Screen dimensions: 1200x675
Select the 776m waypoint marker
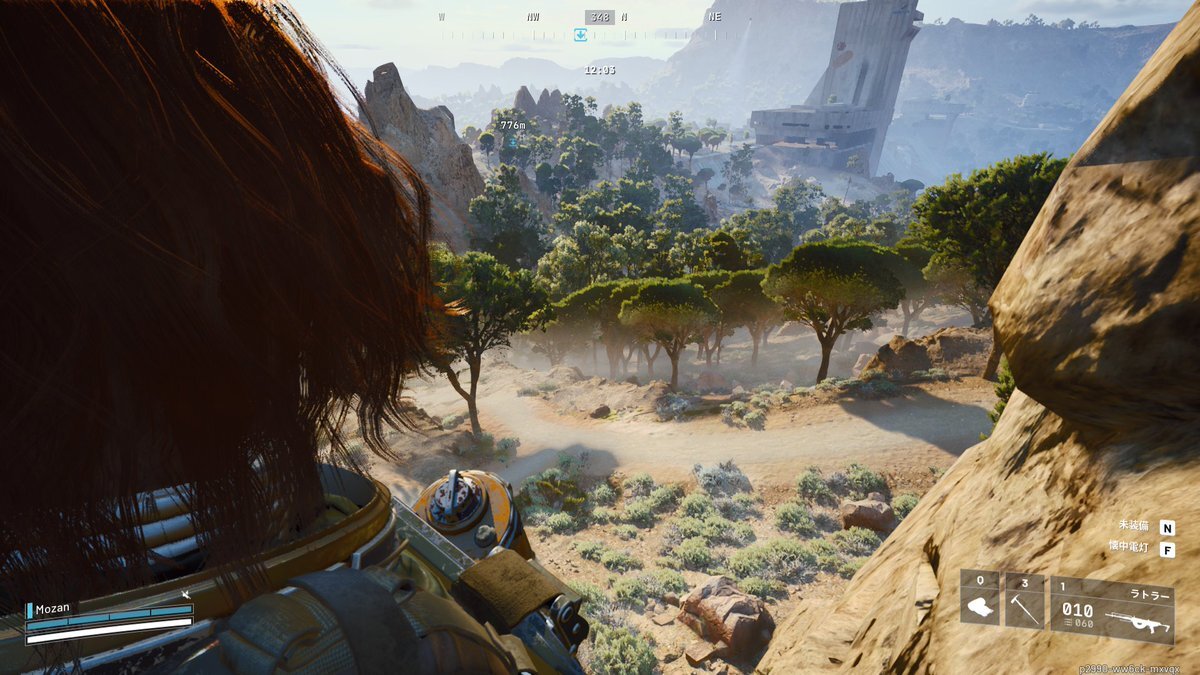pyautogui.click(x=512, y=140)
